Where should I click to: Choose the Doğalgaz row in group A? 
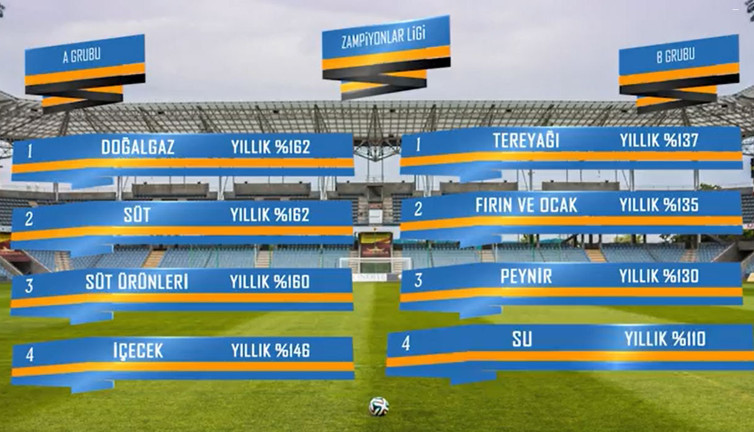point(183,148)
